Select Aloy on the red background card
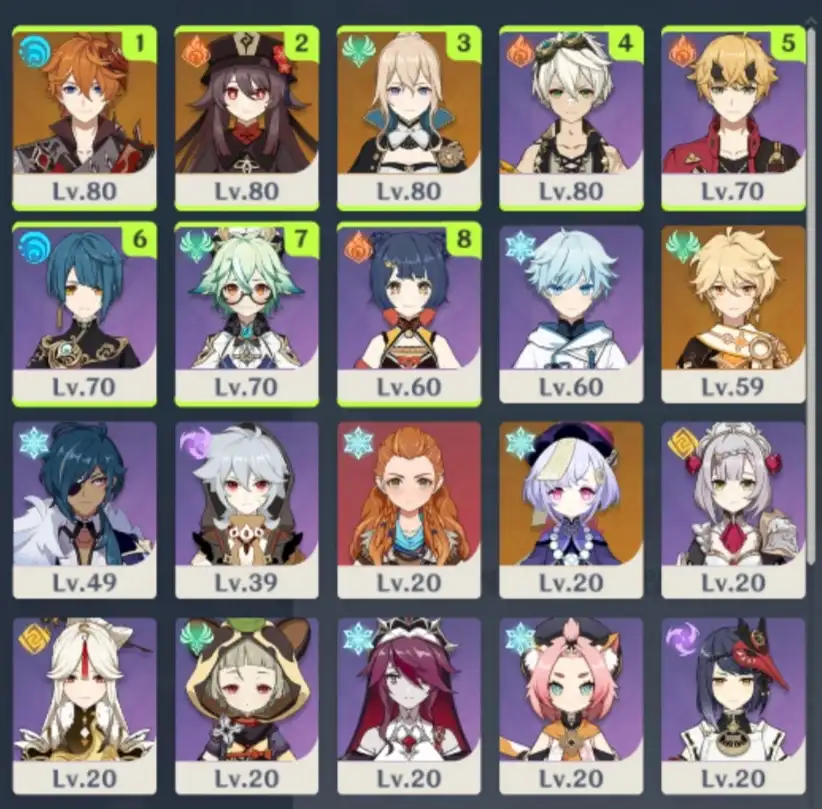 (409, 508)
